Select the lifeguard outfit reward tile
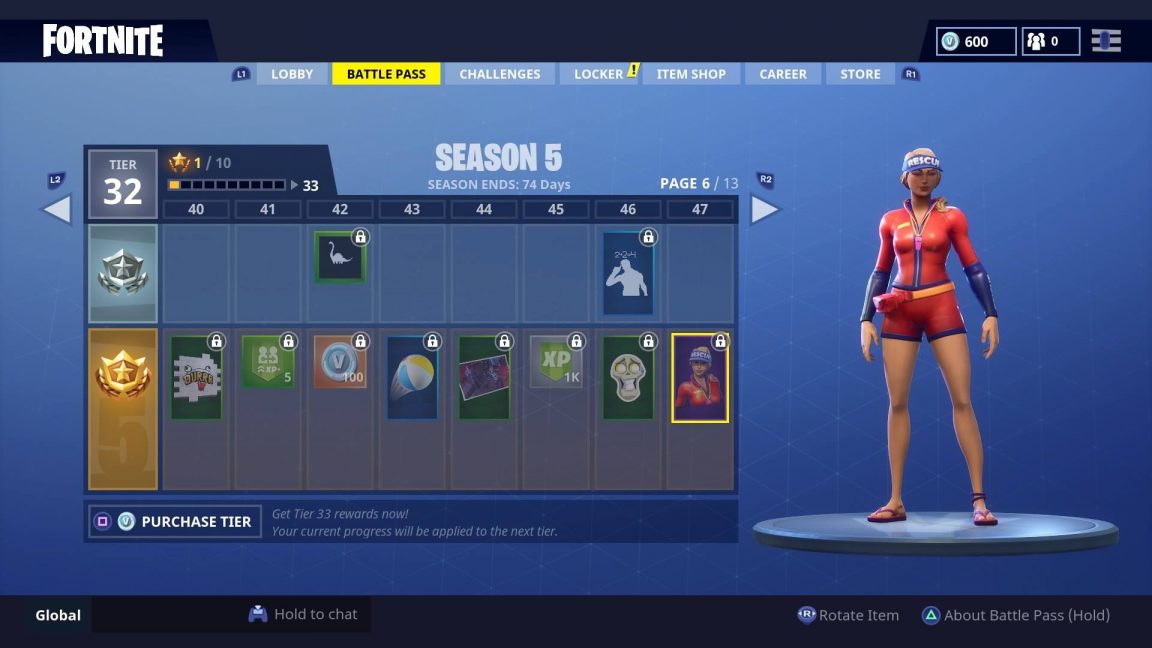Viewport: 1152px width, 648px height. tap(700, 377)
